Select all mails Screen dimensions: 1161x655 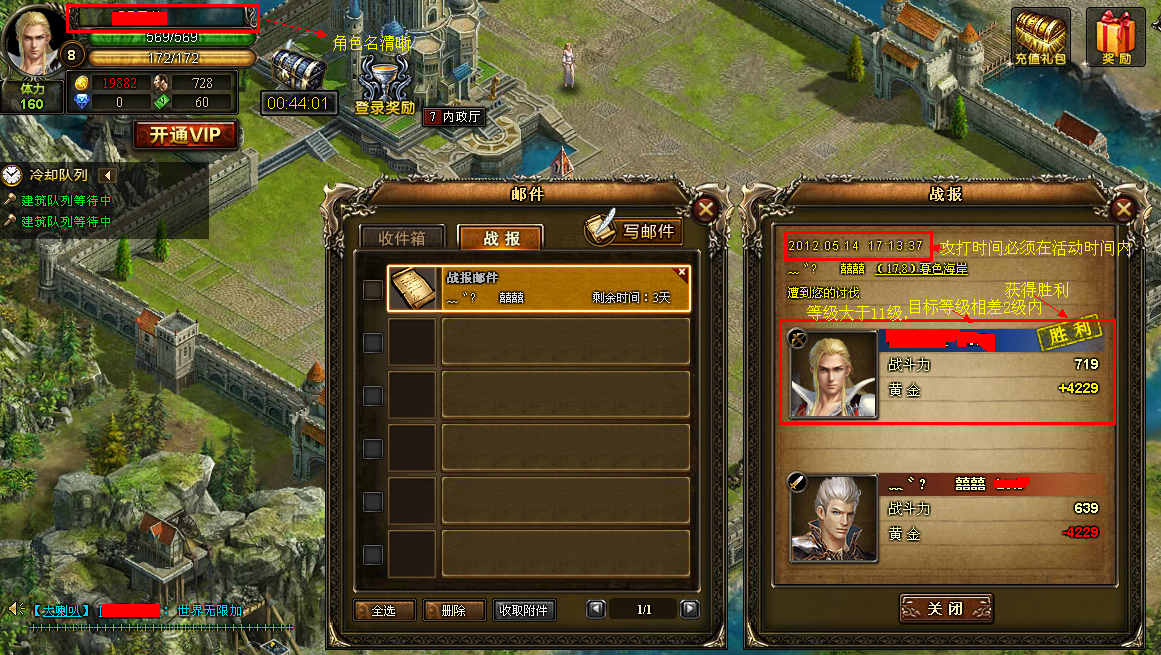point(384,610)
